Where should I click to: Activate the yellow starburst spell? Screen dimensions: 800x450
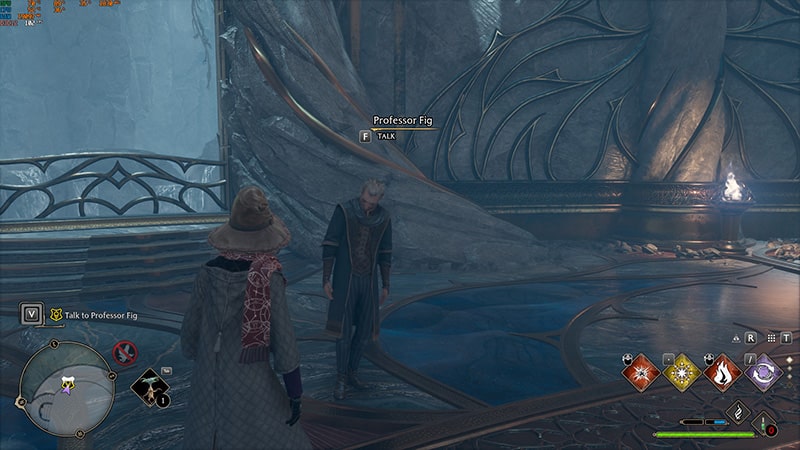(x=681, y=373)
